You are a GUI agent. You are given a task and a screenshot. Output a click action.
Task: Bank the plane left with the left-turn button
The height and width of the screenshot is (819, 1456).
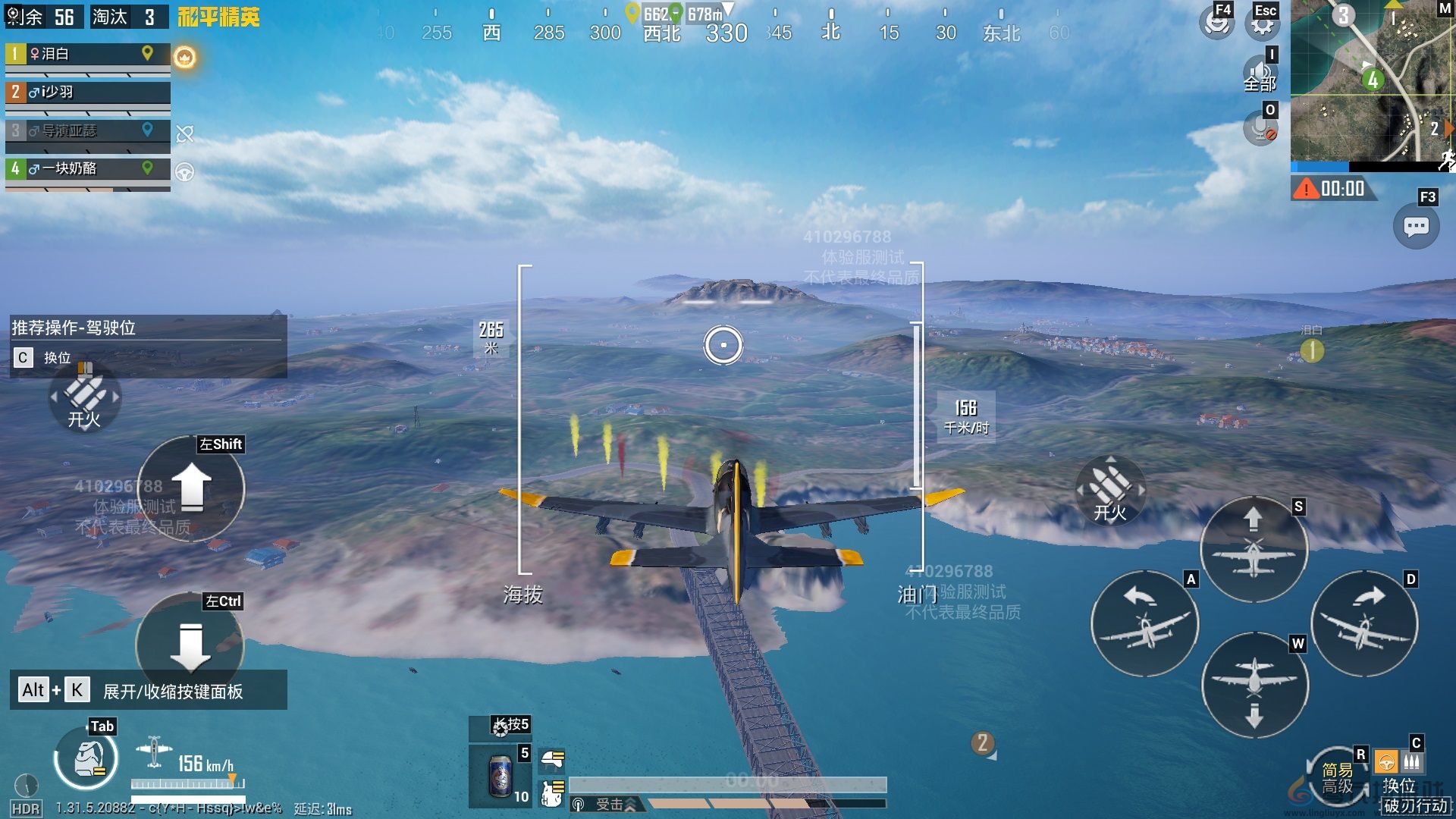[1144, 623]
